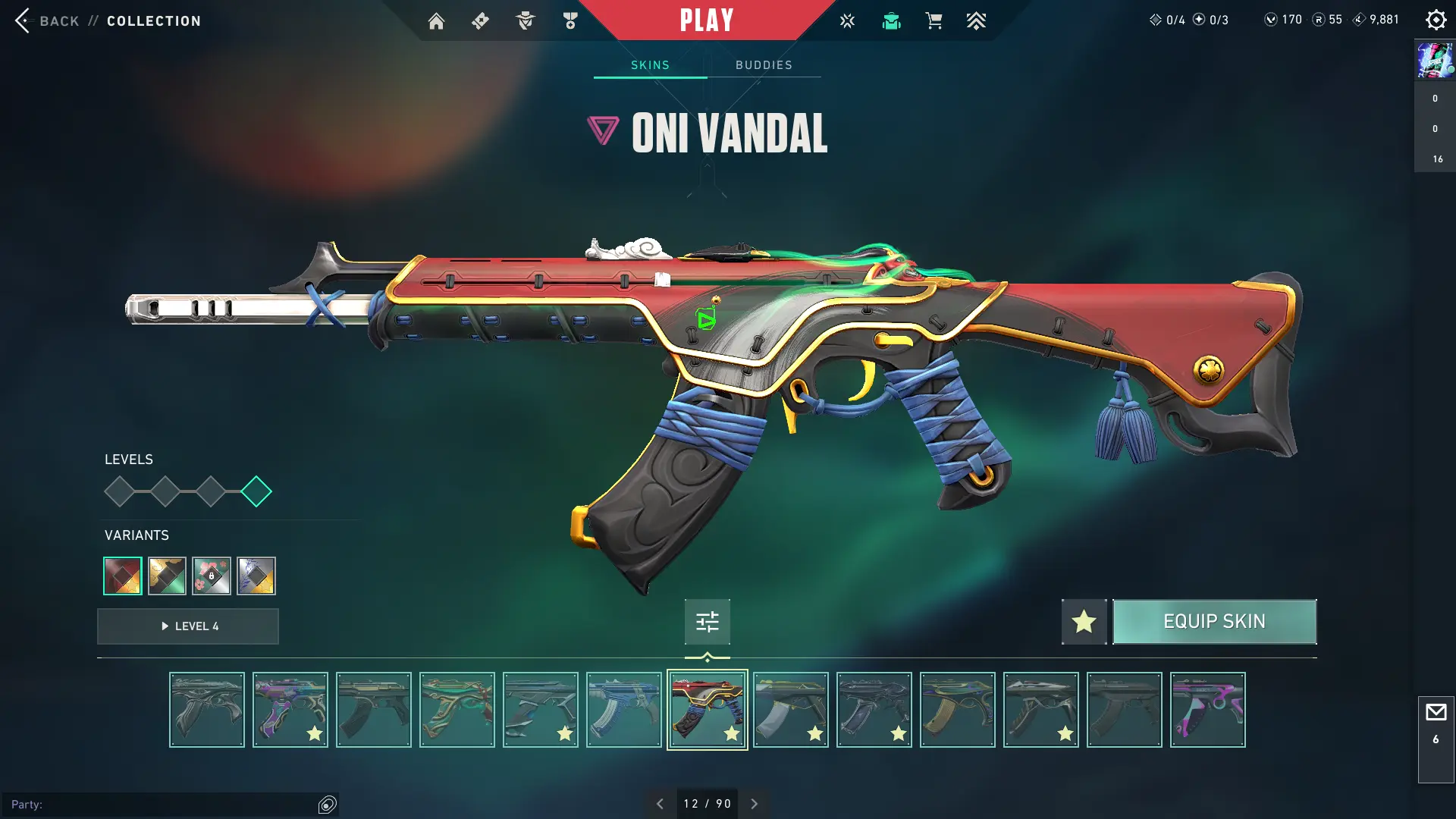1456x819 pixels.
Task: Click the red PLAY button
Action: point(706,20)
